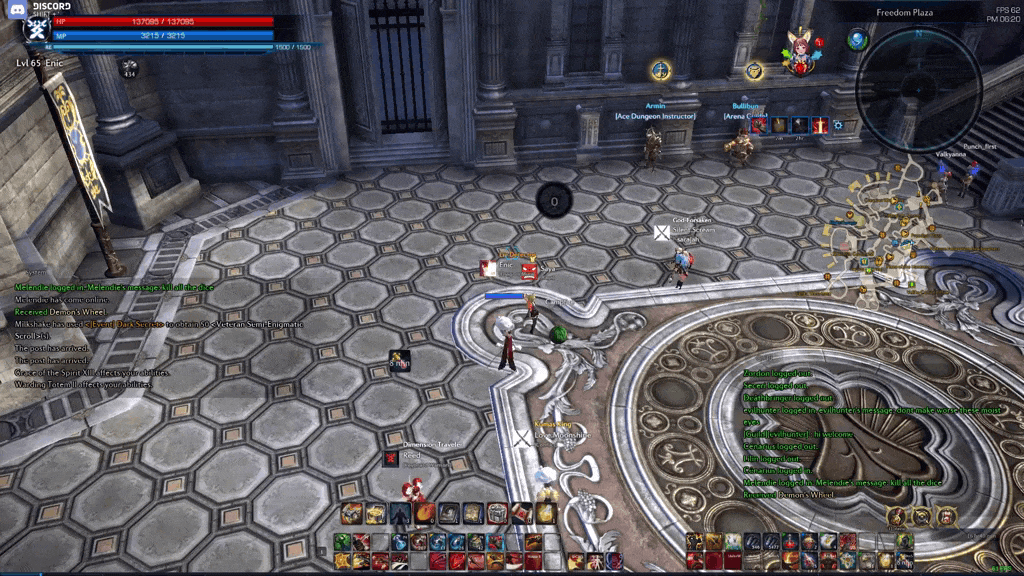Activate the dark silhouette figure slot
The image size is (1024, 576).
[400, 514]
